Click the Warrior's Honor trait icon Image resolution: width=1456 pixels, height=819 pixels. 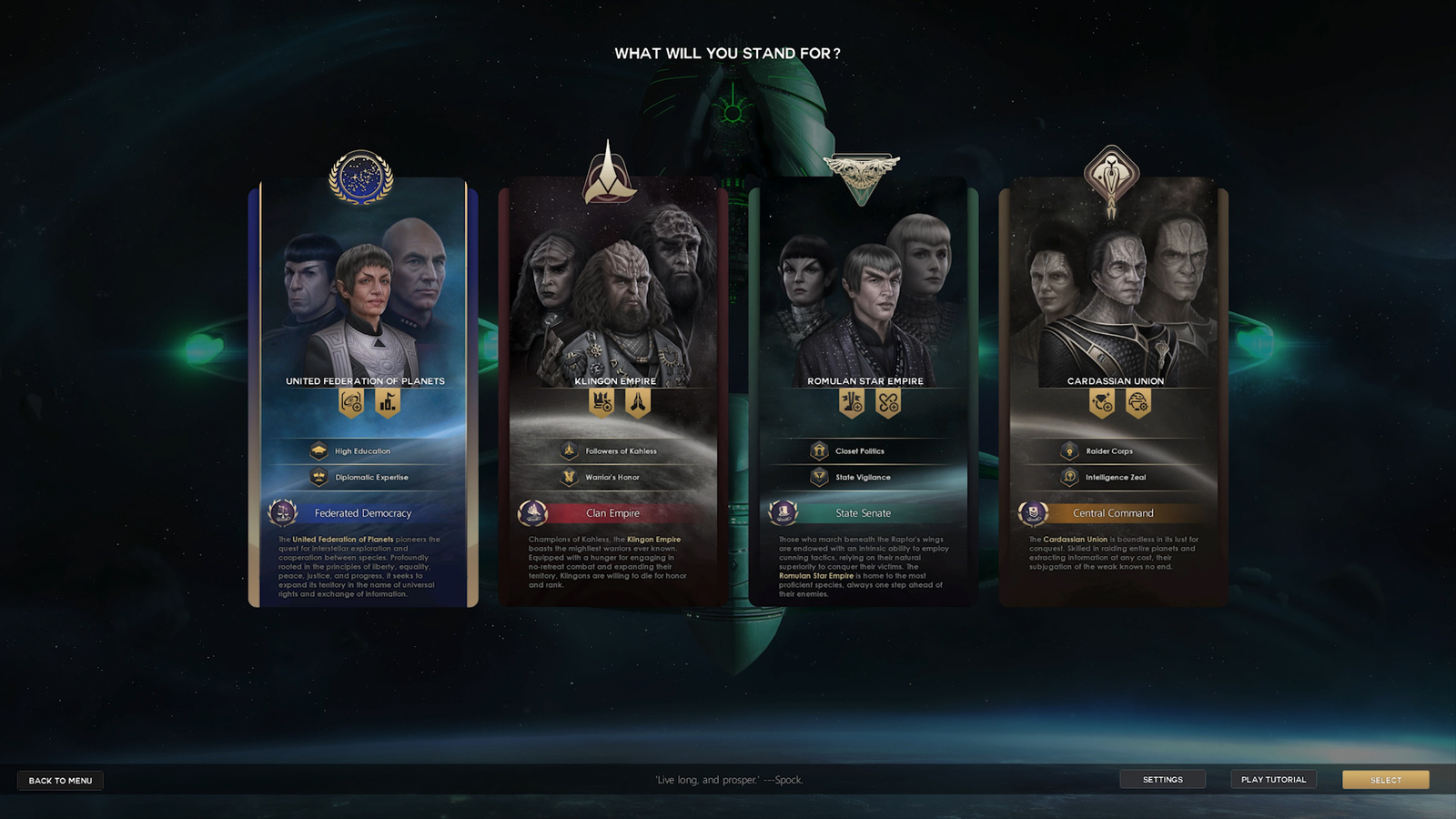569,477
